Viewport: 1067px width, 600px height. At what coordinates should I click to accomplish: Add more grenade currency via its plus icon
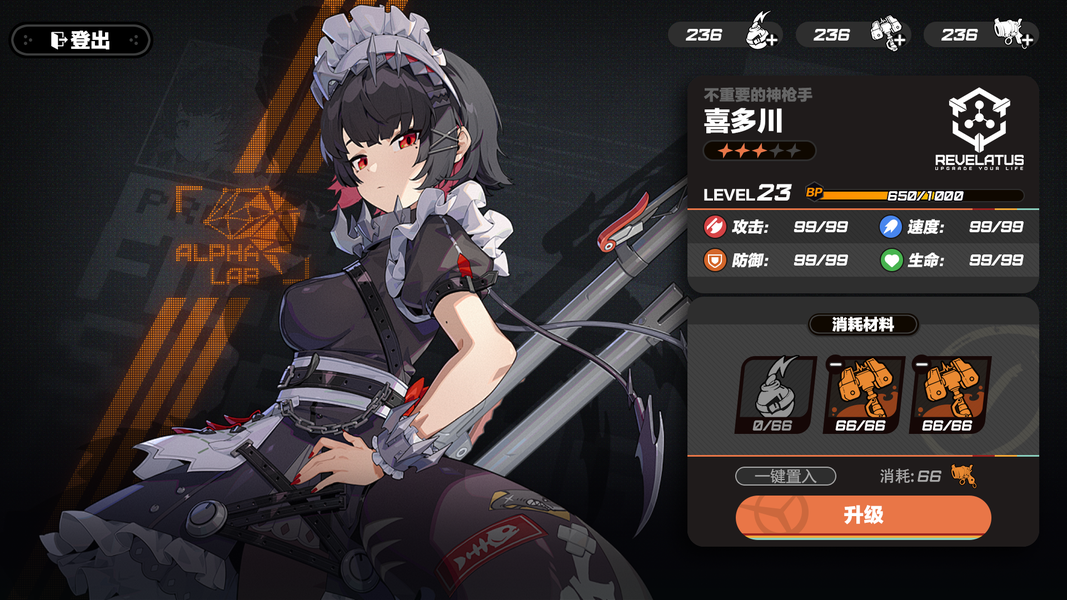tap(771, 41)
